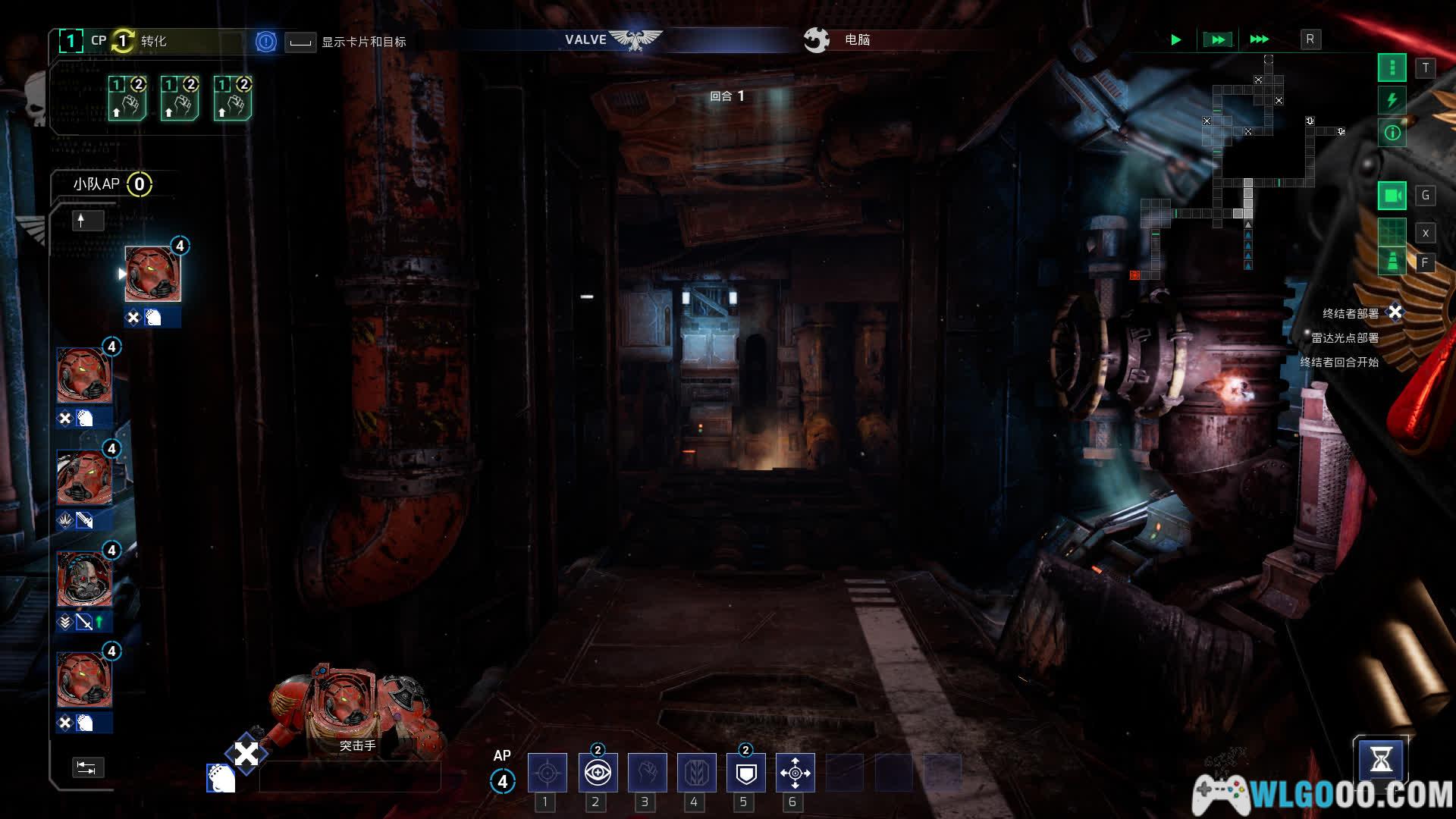Open the three-dot menu button

click(x=1392, y=68)
